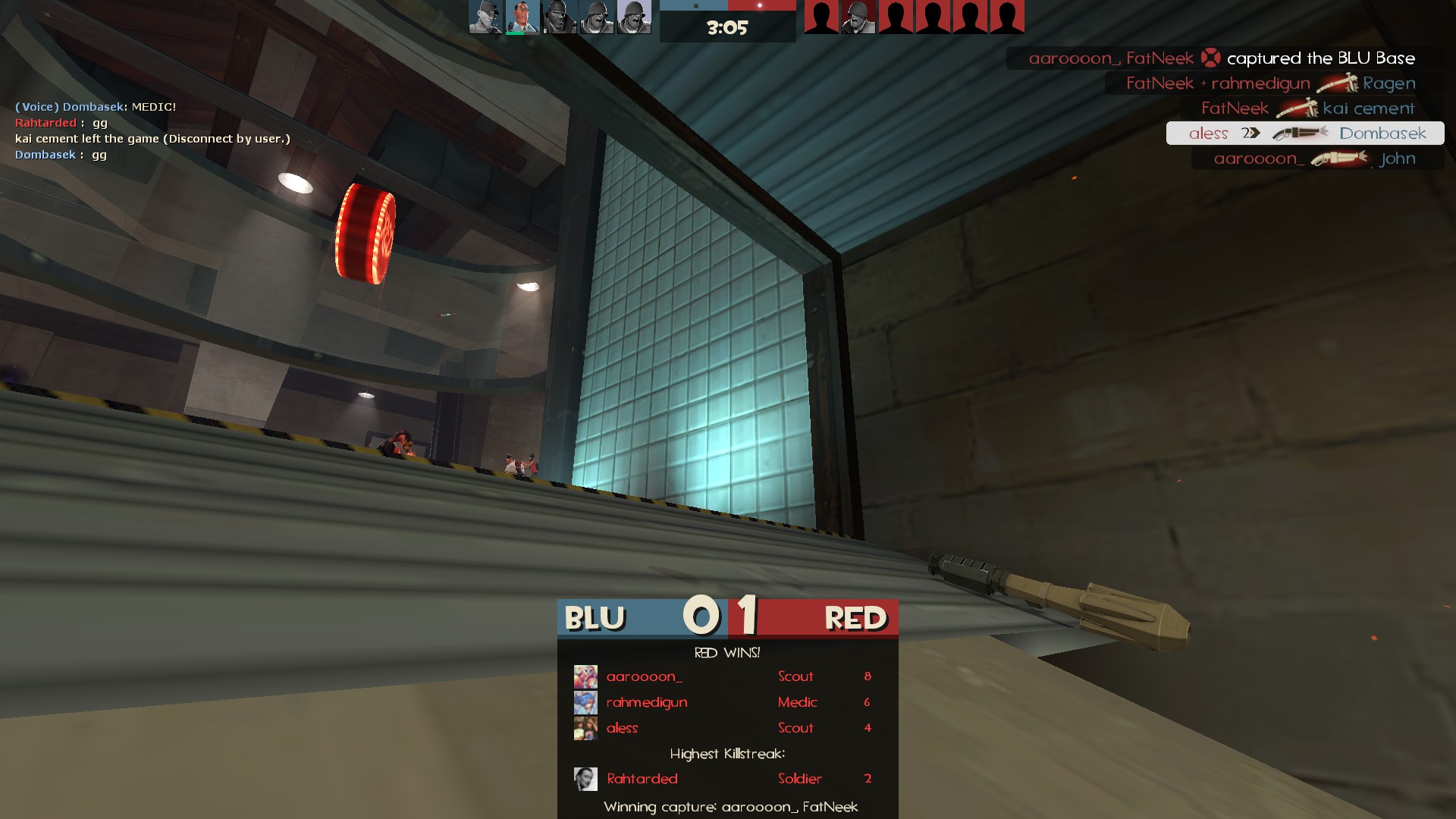Screen dimensions: 1456x819
Task: Select the BLU Demoman portrait
Action: coord(560,17)
